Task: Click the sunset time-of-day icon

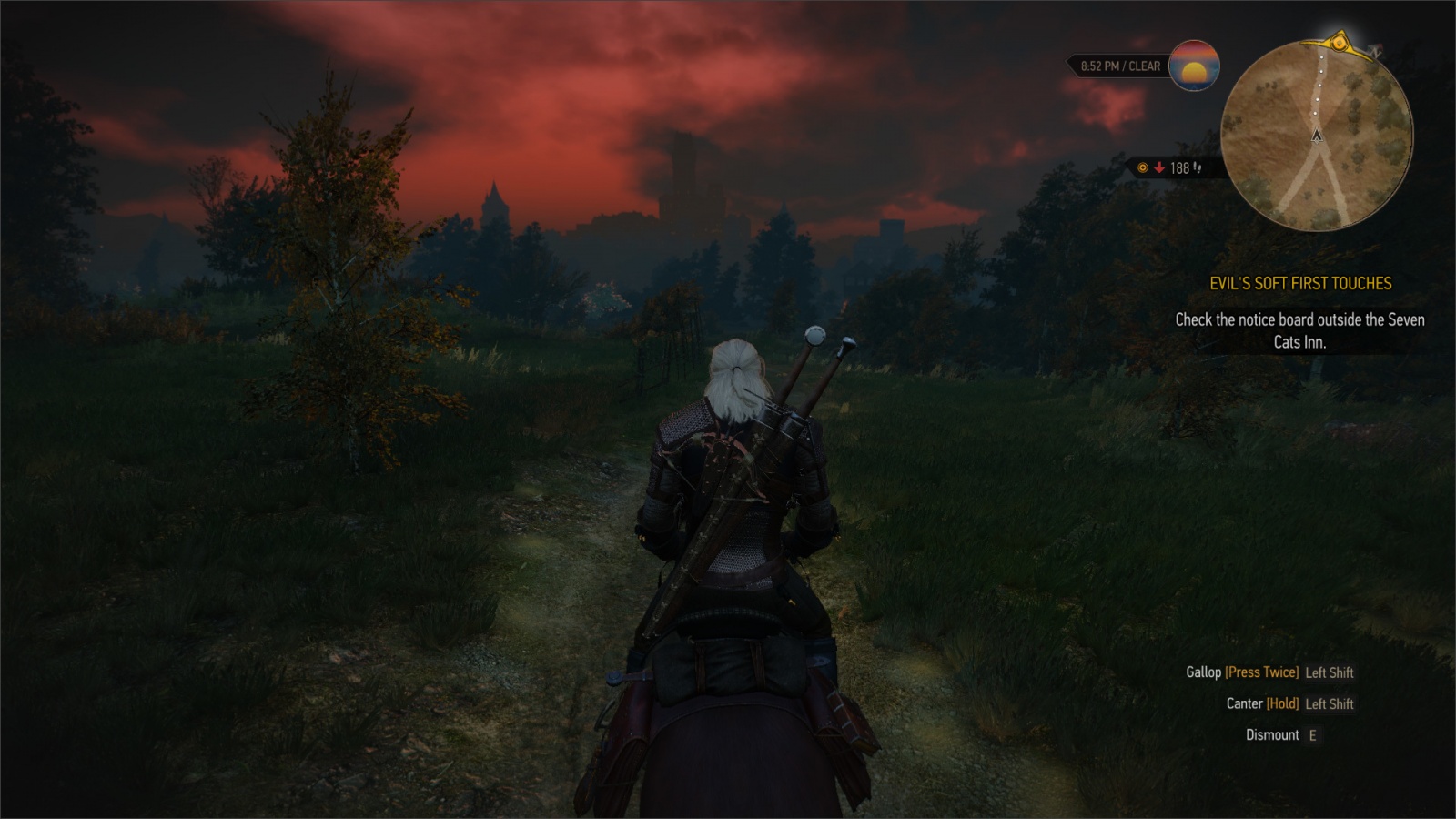Action: tap(1194, 66)
